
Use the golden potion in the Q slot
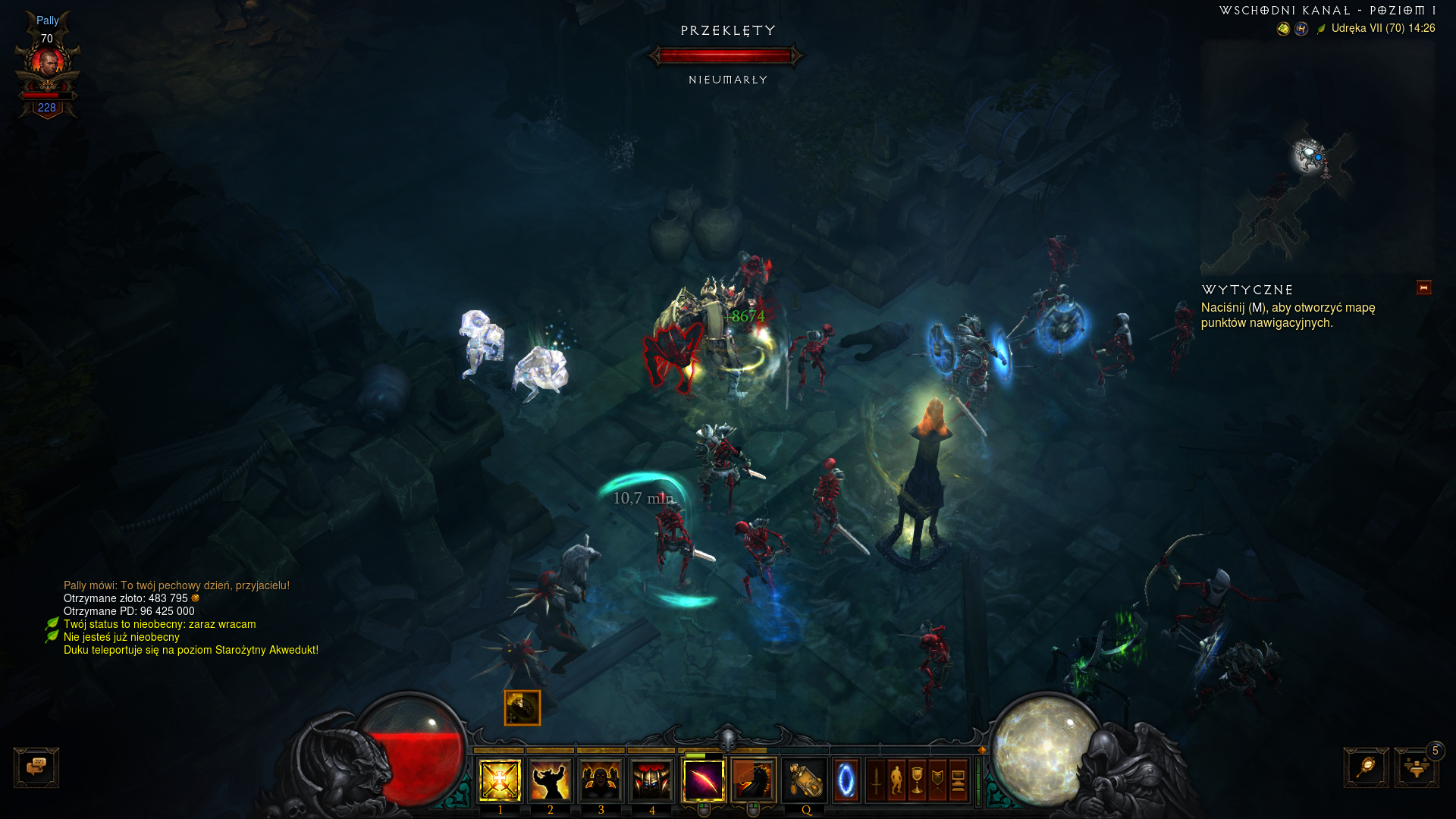pos(805,780)
